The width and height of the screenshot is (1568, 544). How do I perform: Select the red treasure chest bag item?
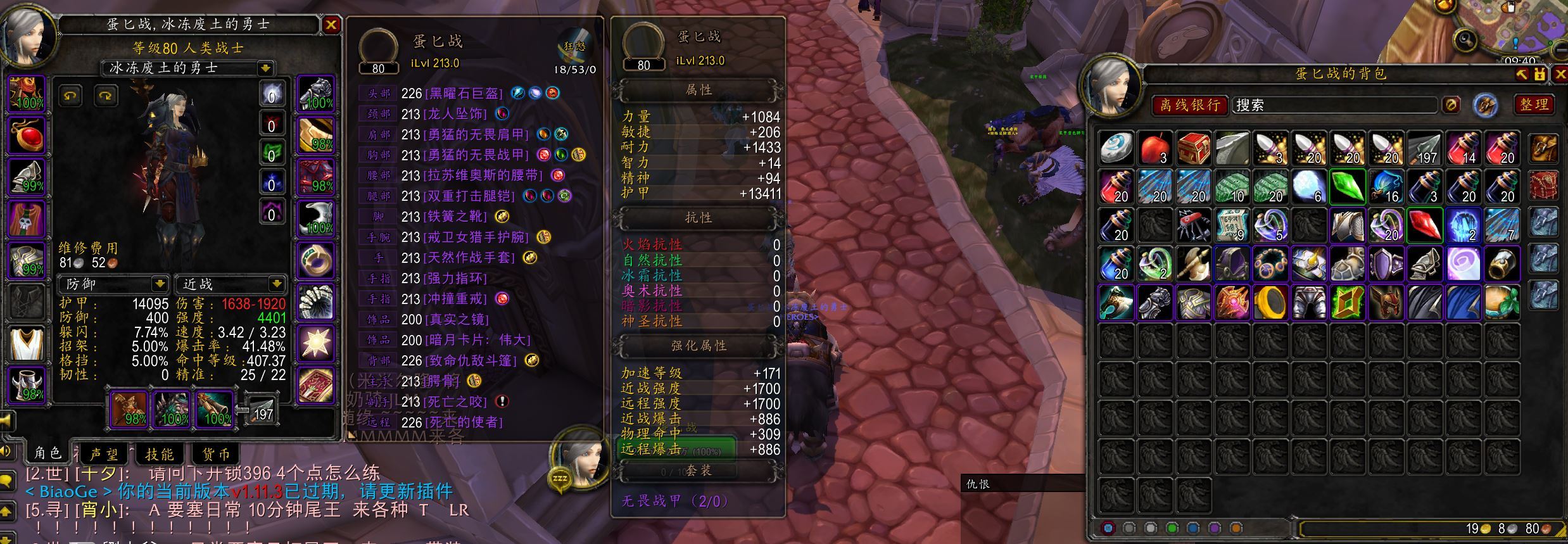tap(1193, 148)
